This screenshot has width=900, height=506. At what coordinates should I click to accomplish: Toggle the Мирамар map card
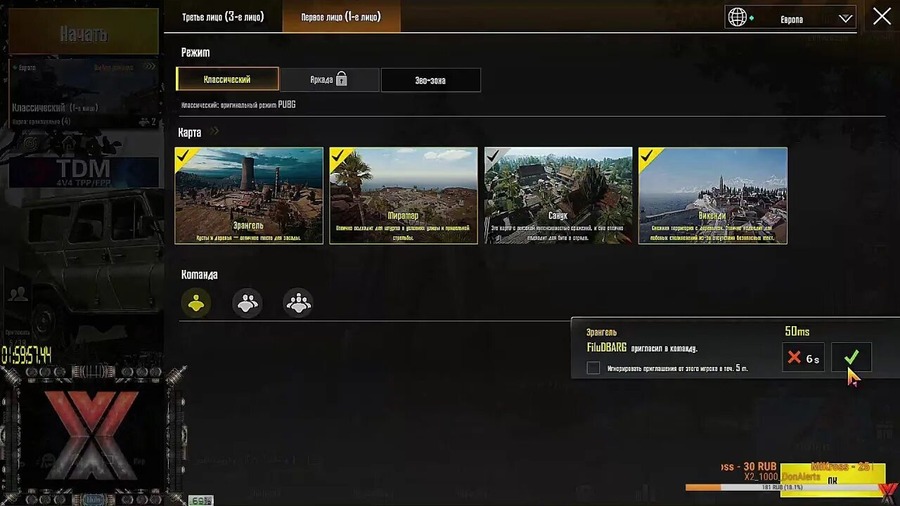[404, 196]
